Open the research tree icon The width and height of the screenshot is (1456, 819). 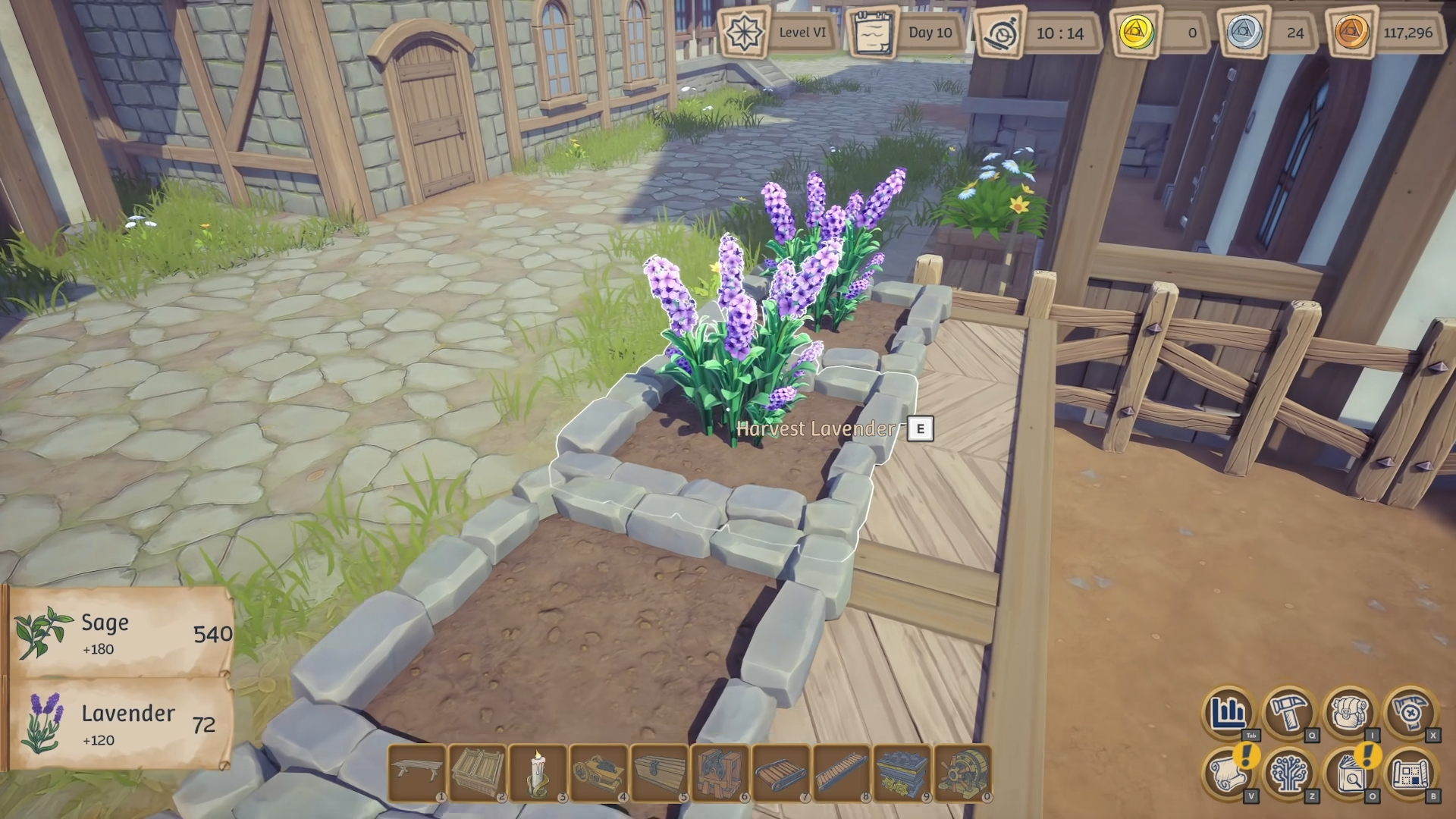(1289, 773)
